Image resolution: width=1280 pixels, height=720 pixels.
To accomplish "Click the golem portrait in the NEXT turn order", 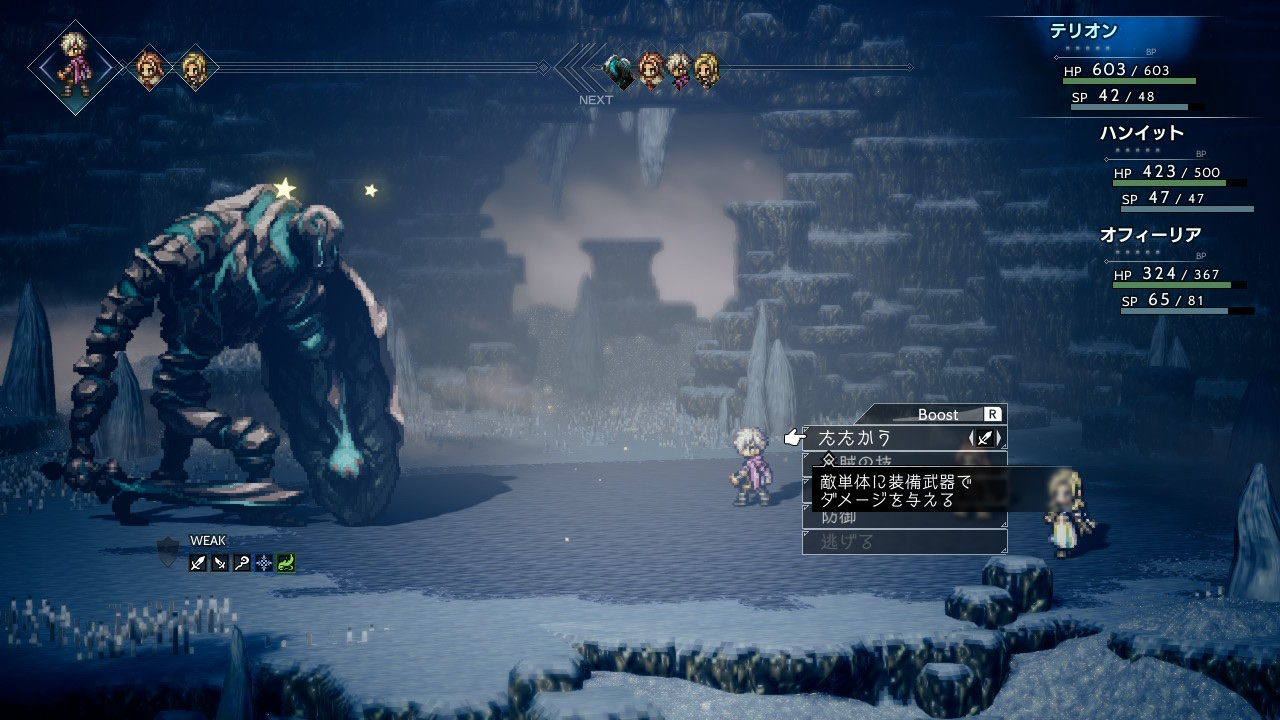I will (620, 70).
